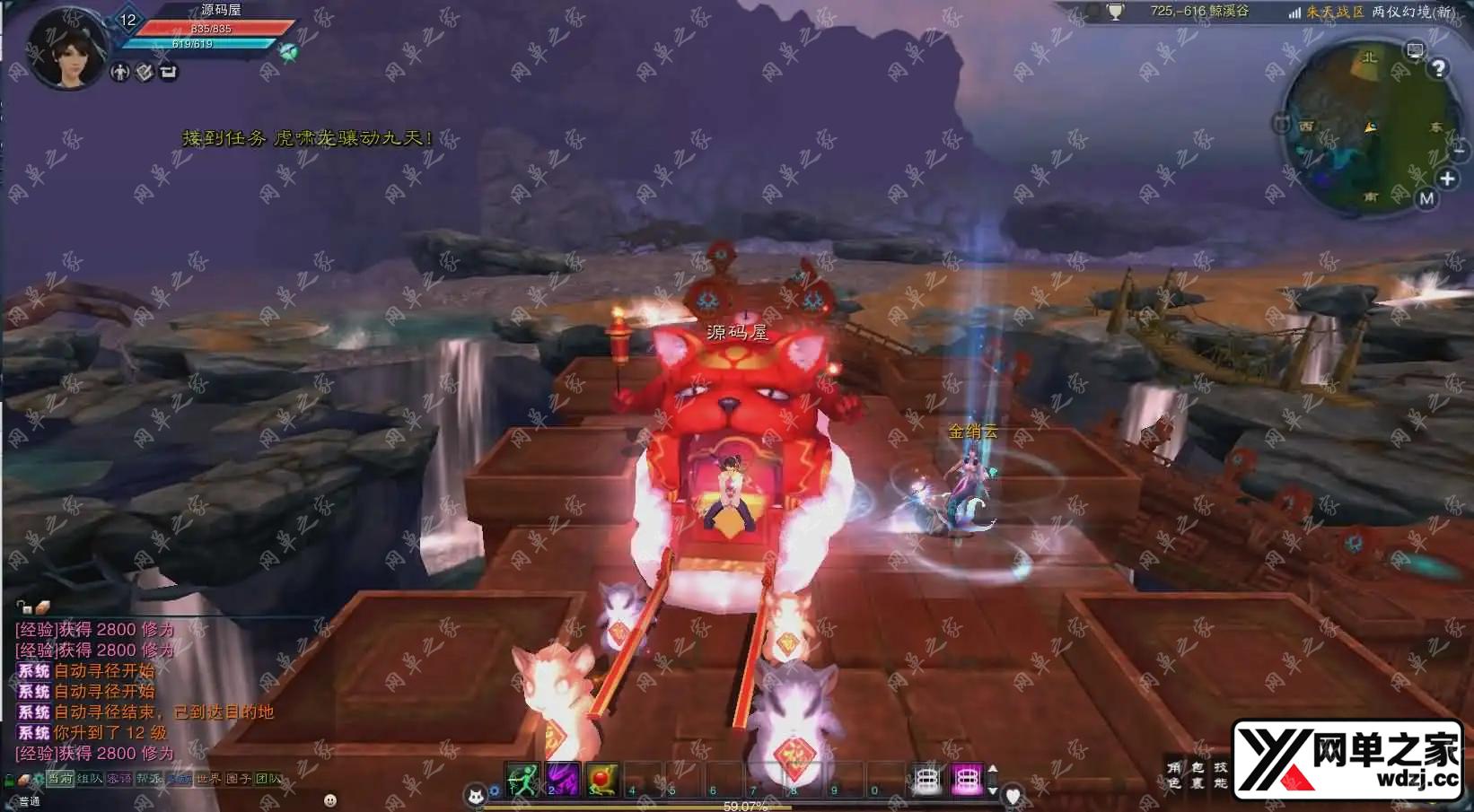
Task: Click the hotbar page up arrow
Action: point(992,770)
